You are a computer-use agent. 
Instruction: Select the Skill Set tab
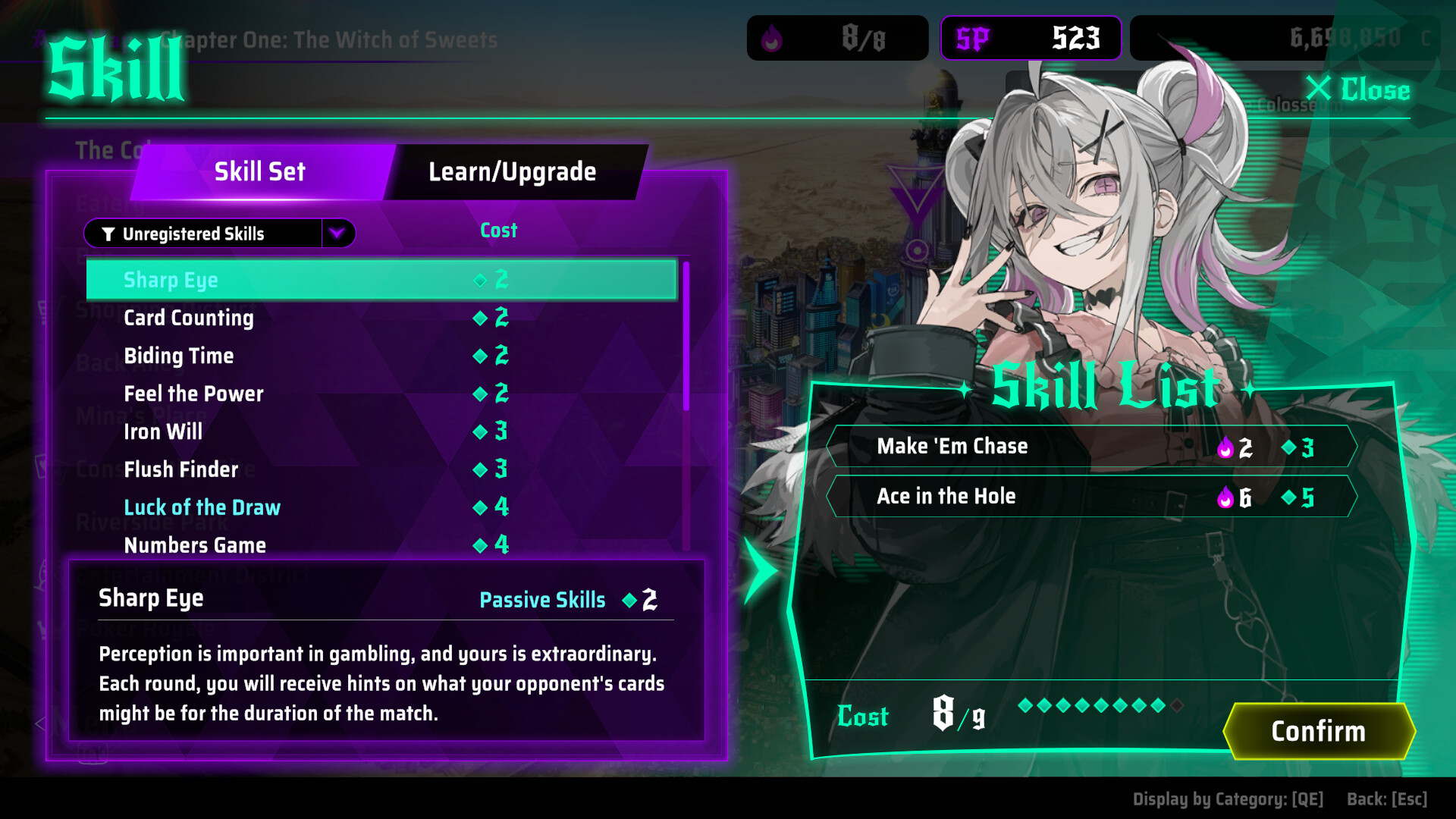tap(259, 171)
